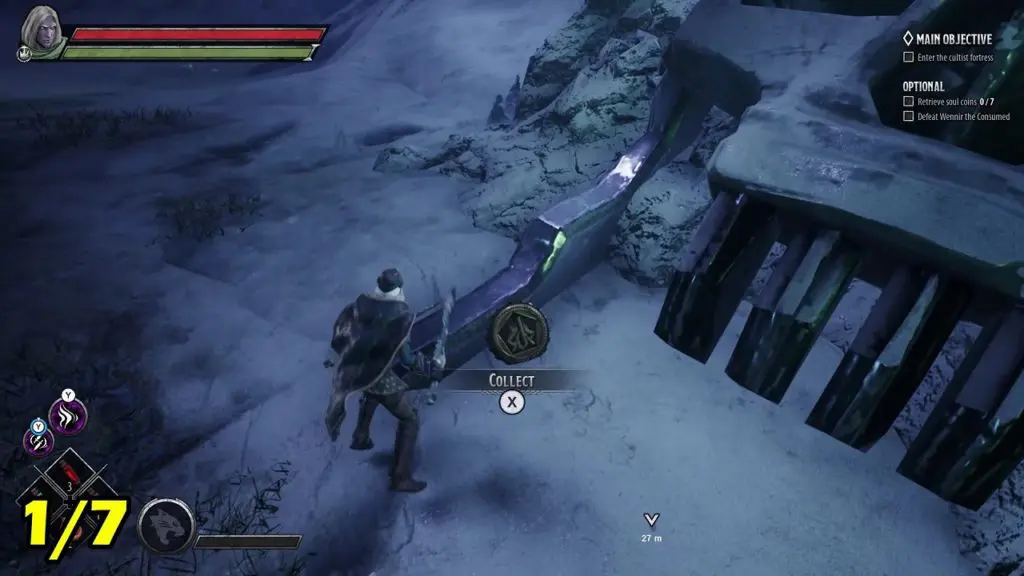Screen dimensions: 1024x576
Task: Click the panther ultimate ability icon
Action: coord(163,524)
